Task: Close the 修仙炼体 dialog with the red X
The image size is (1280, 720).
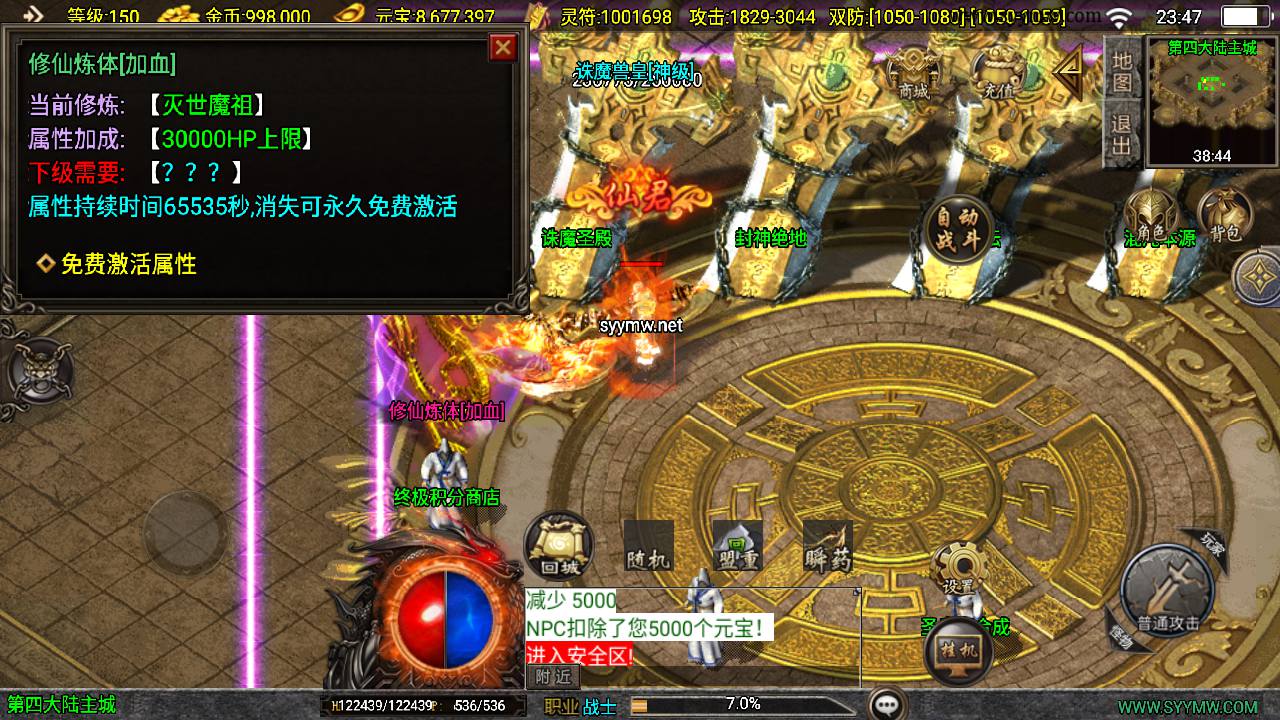Action: (503, 47)
